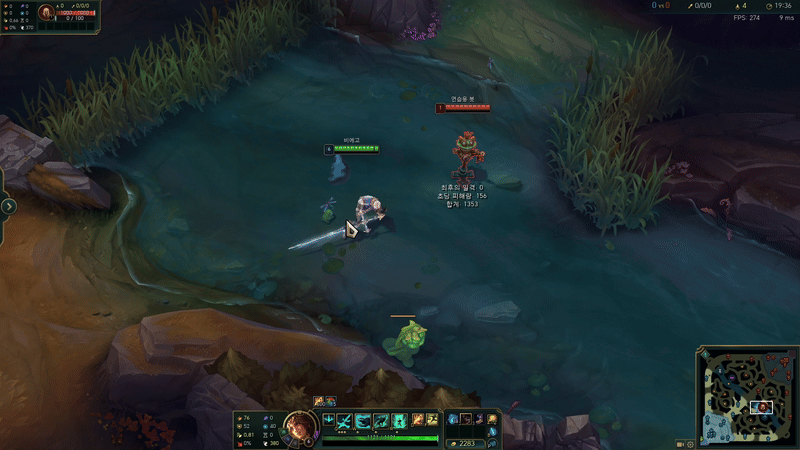Activate Viego's Q sword ability
Screen dimensions: 800x450
click(x=345, y=421)
